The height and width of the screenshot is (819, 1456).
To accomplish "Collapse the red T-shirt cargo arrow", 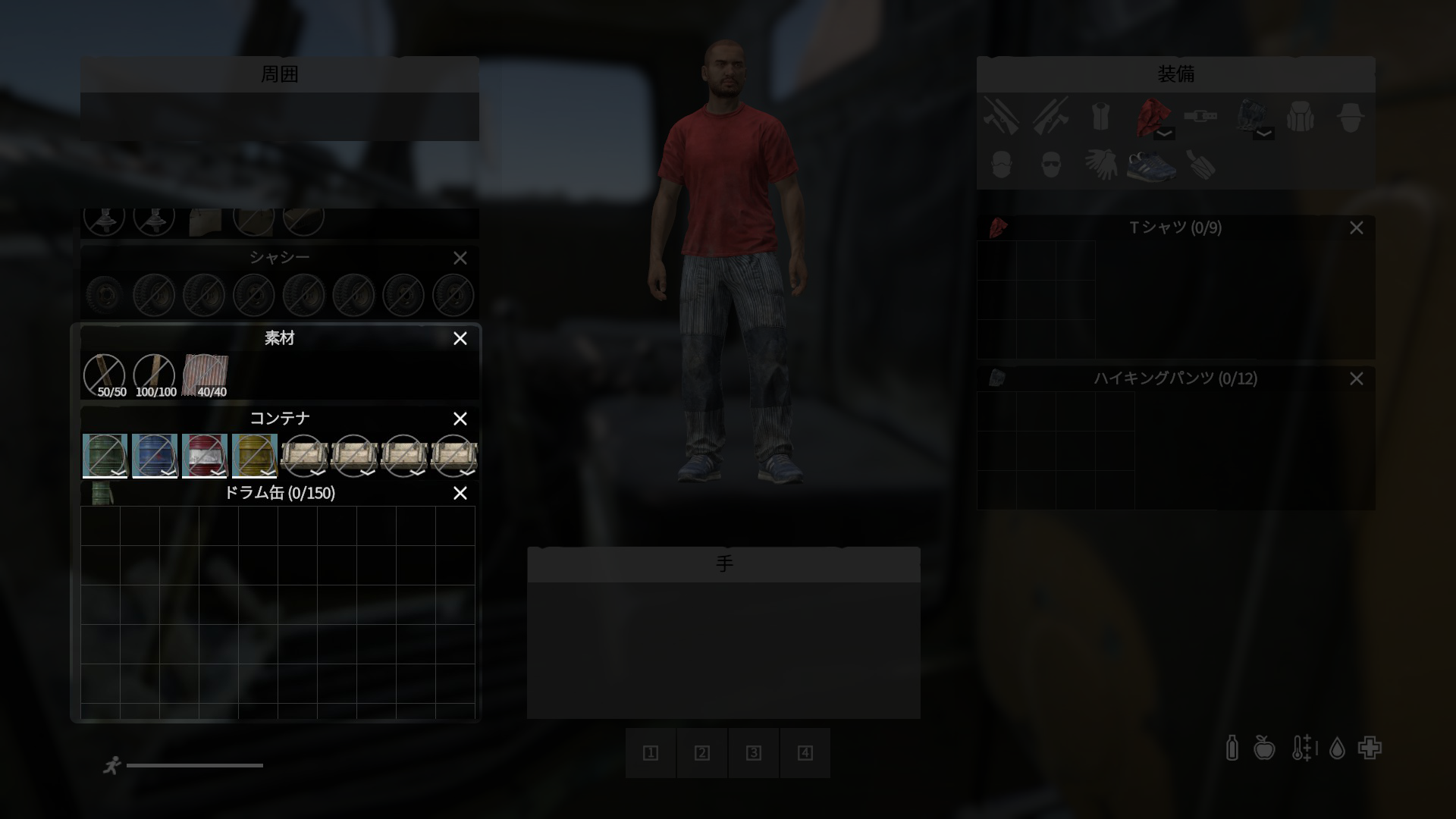I will tap(1164, 133).
